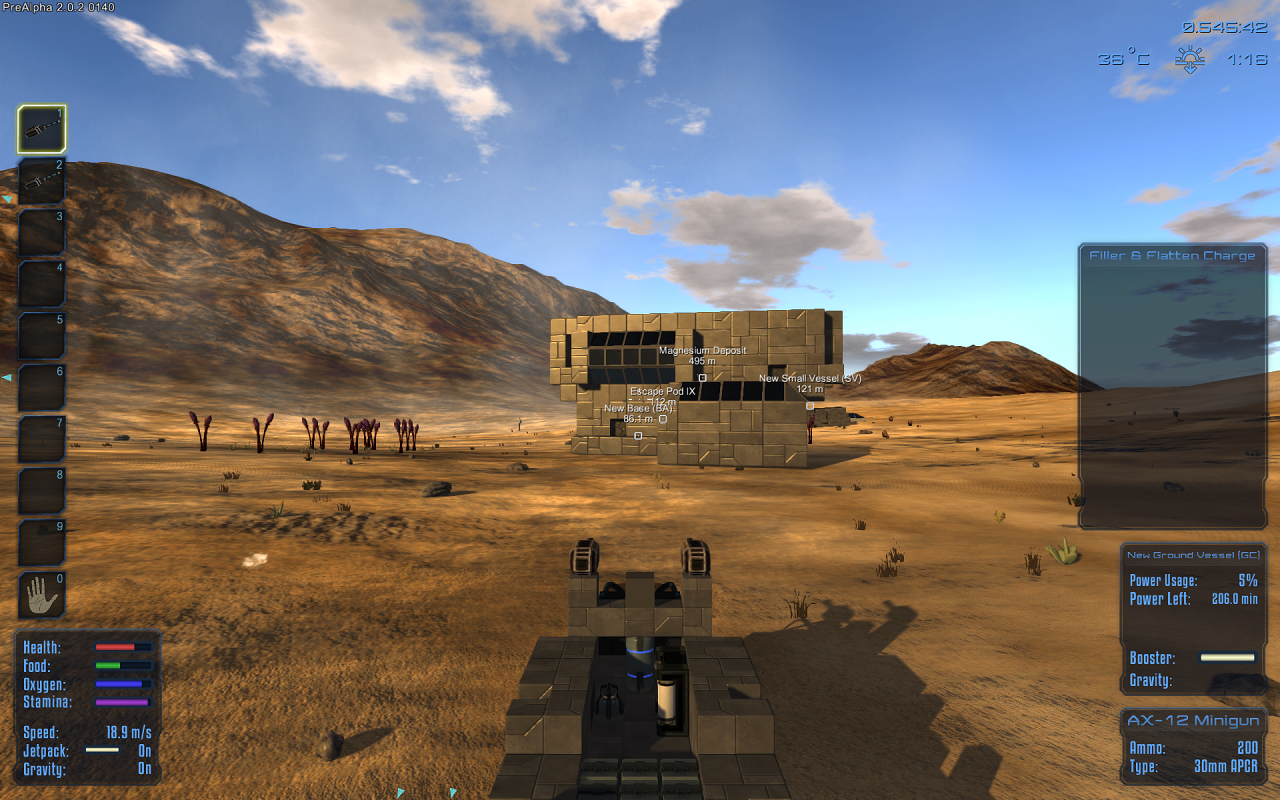Image resolution: width=1280 pixels, height=800 pixels.
Task: Click the Escape Pod IX waypoint label
Action: click(x=662, y=391)
